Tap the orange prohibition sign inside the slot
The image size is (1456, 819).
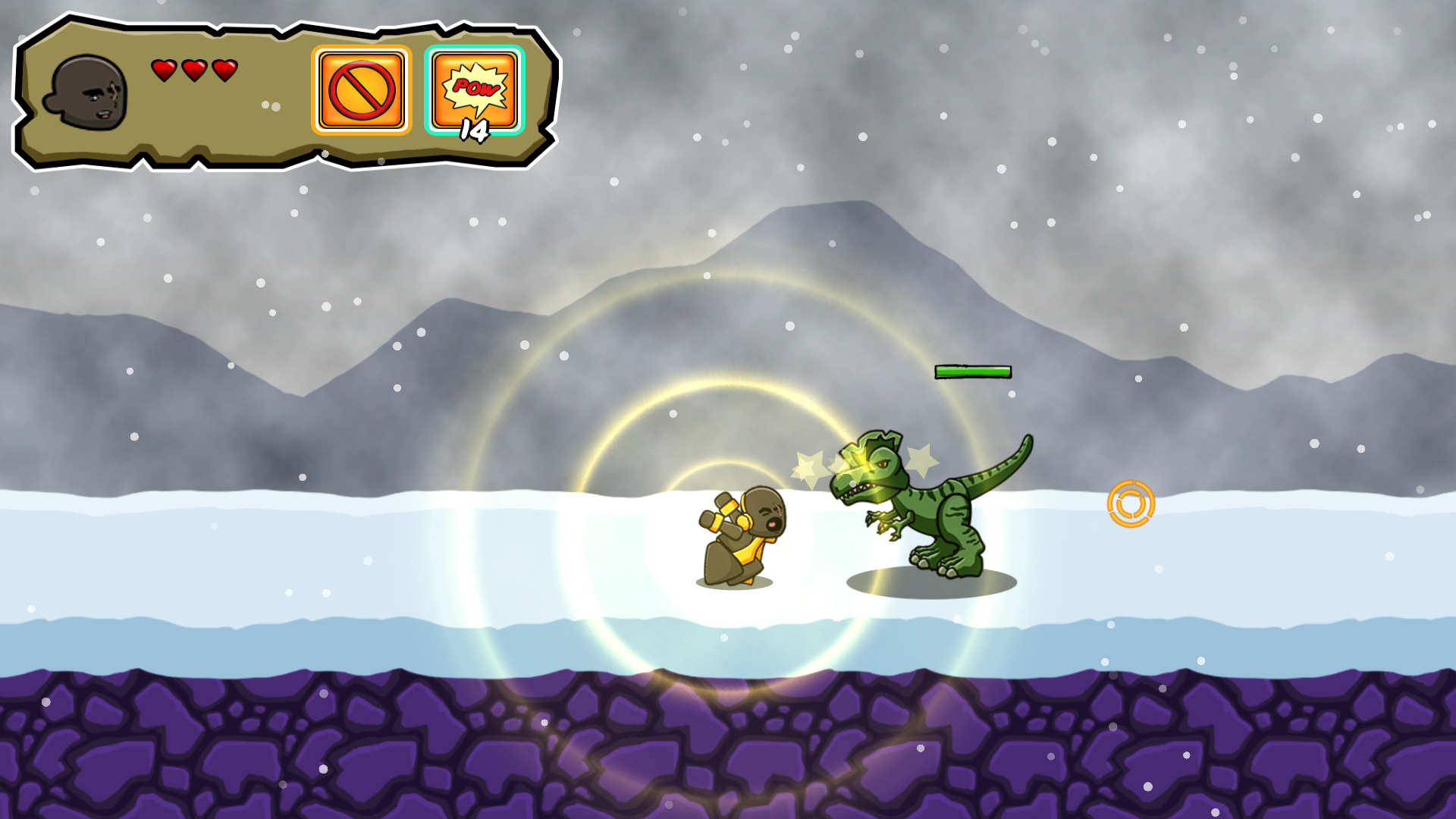point(361,91)
